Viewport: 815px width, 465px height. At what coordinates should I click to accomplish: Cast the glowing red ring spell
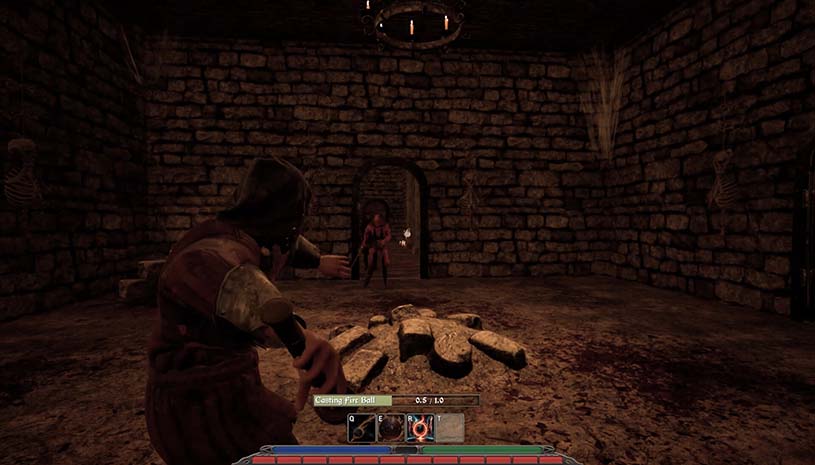(x=420, y=428)
